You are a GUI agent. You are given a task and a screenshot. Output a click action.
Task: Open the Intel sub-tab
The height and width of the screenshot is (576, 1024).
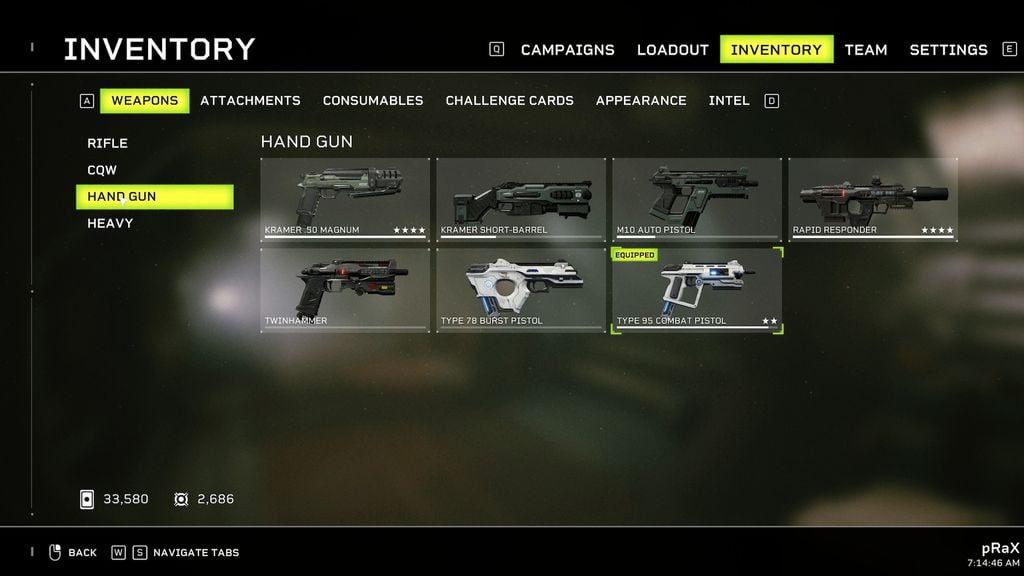[729, 101]
